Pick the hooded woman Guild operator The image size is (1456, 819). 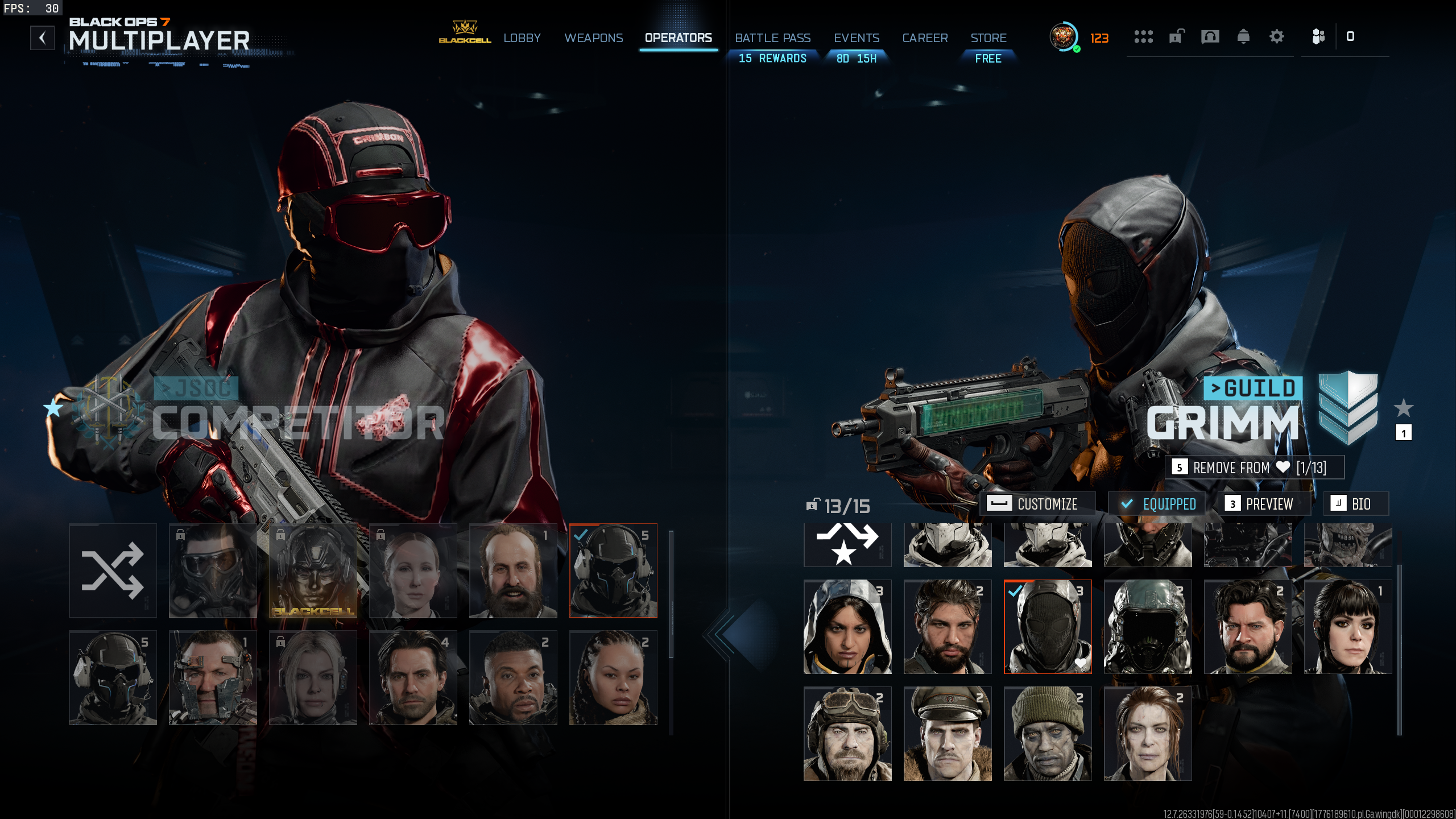tap(847, 626)
